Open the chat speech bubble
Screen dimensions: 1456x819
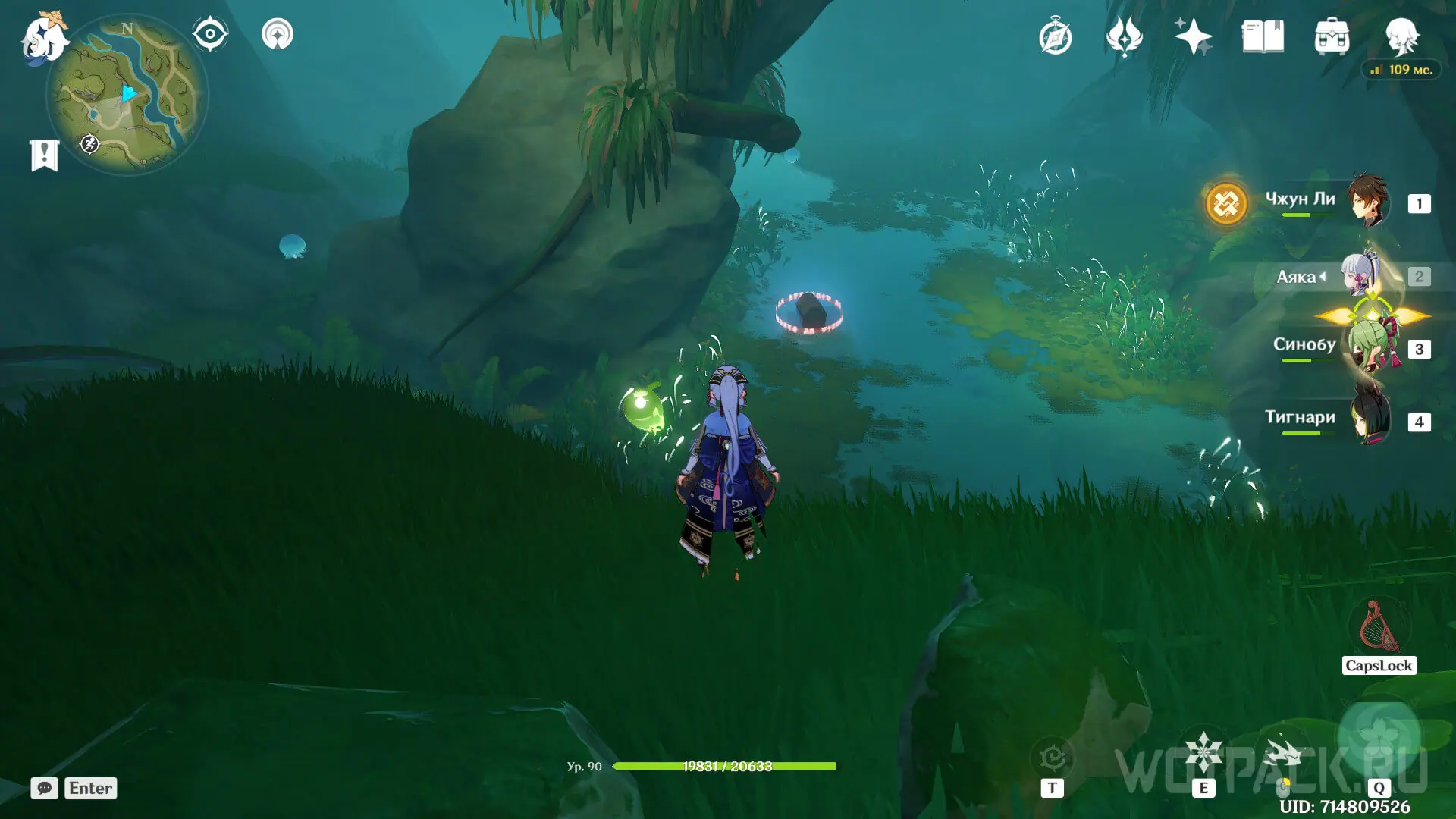tap(45, 788)
